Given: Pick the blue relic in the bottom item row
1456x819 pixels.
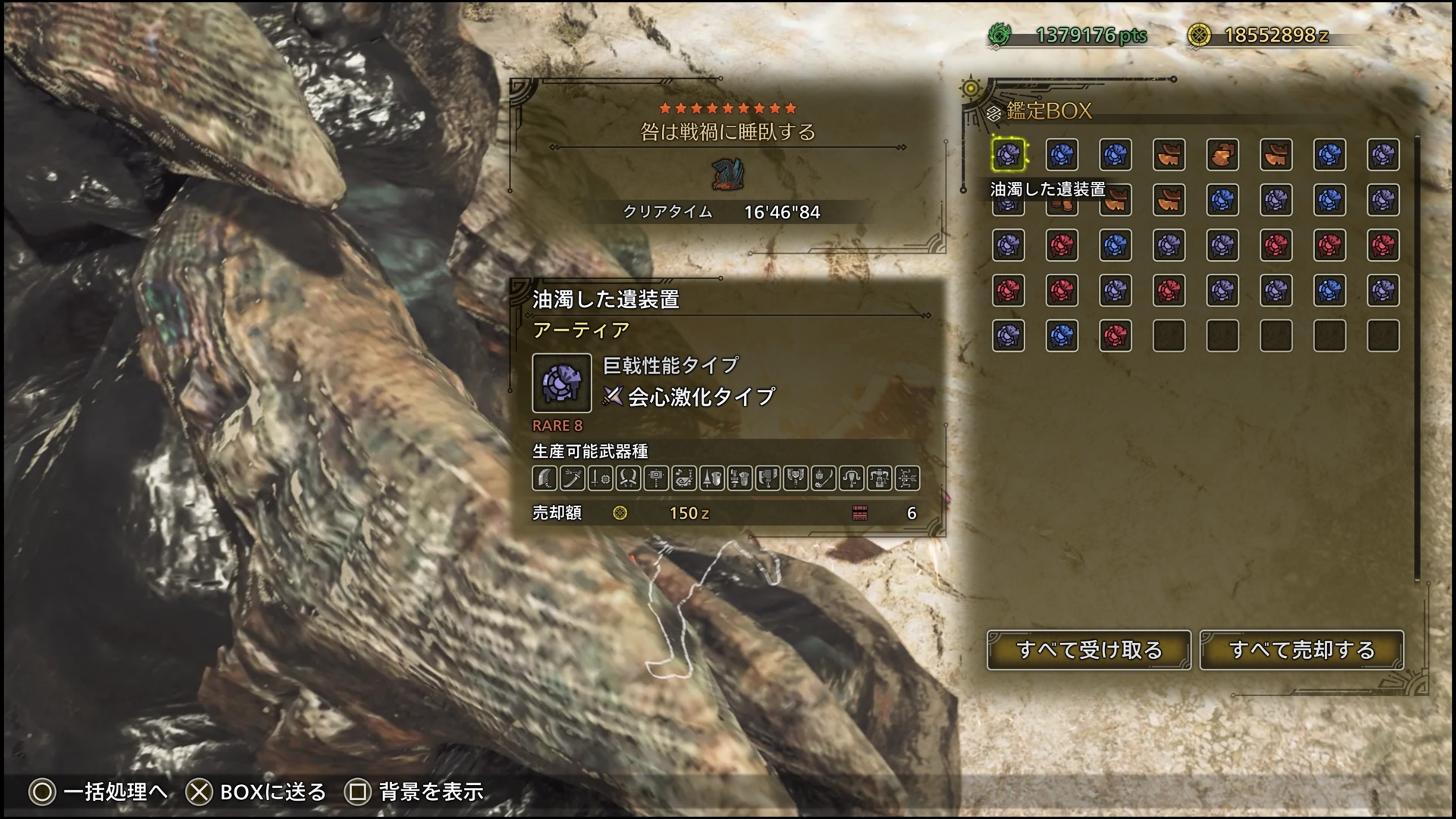Looking at the screenshot, I should click(1062, 335).
